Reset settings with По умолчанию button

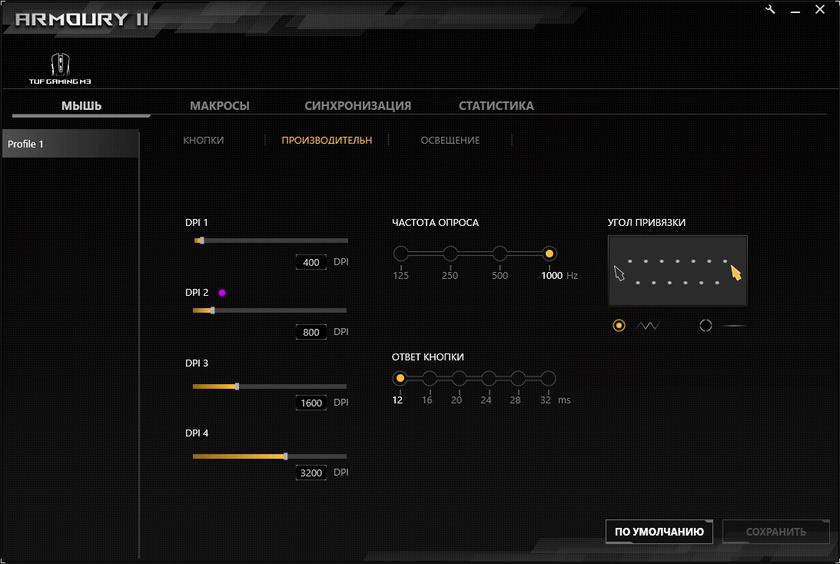(659, 532)
